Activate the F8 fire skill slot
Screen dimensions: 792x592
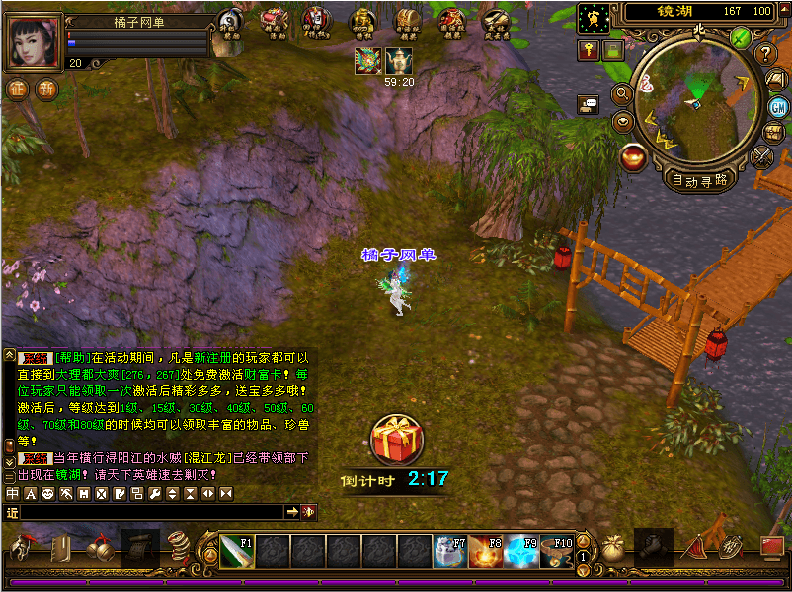pyautogui.click(x=485, y=551)
